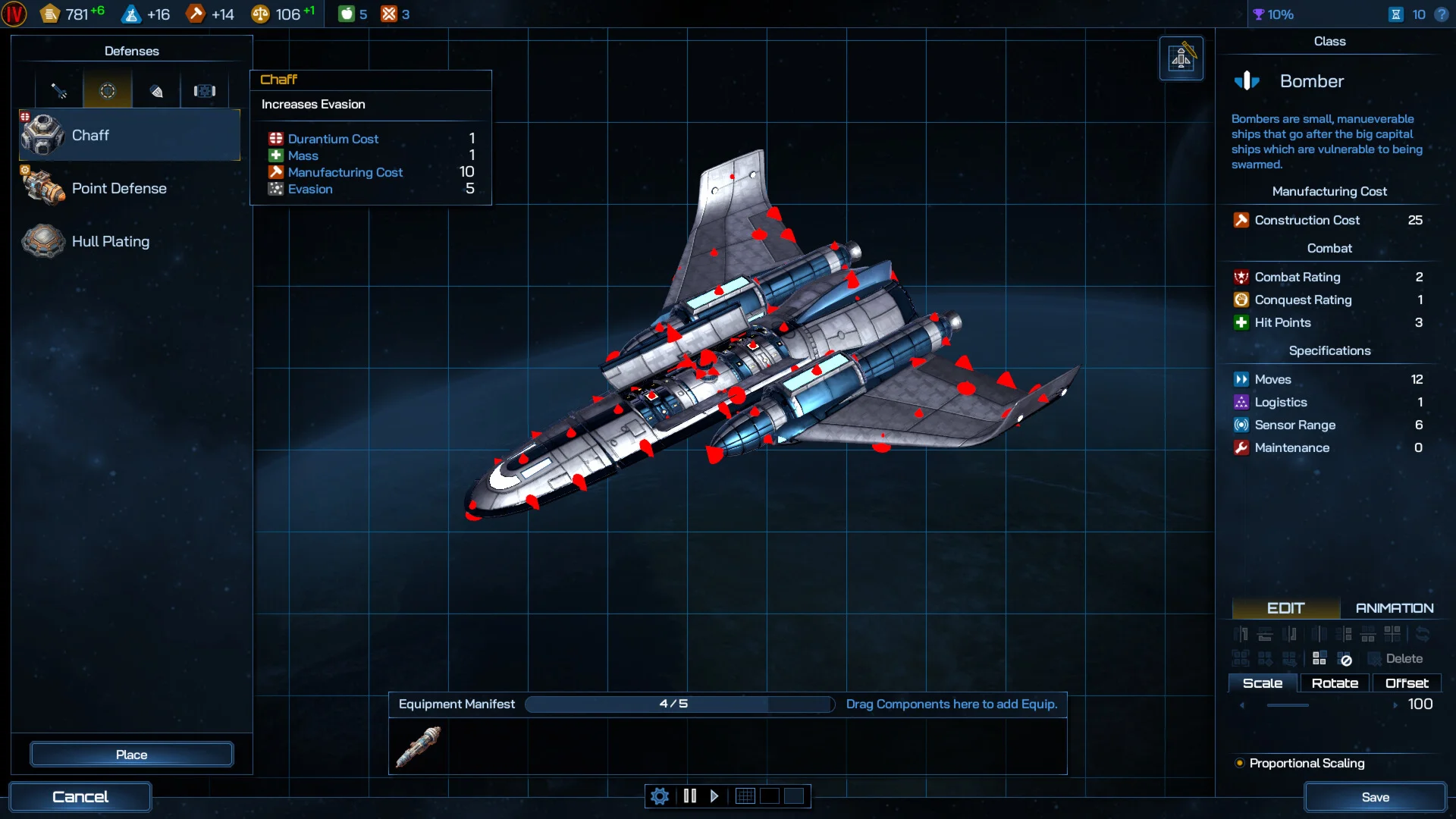Pick the Hull Plating component
The height and width of the screenshot is (819, 1456).
(129, 241)
